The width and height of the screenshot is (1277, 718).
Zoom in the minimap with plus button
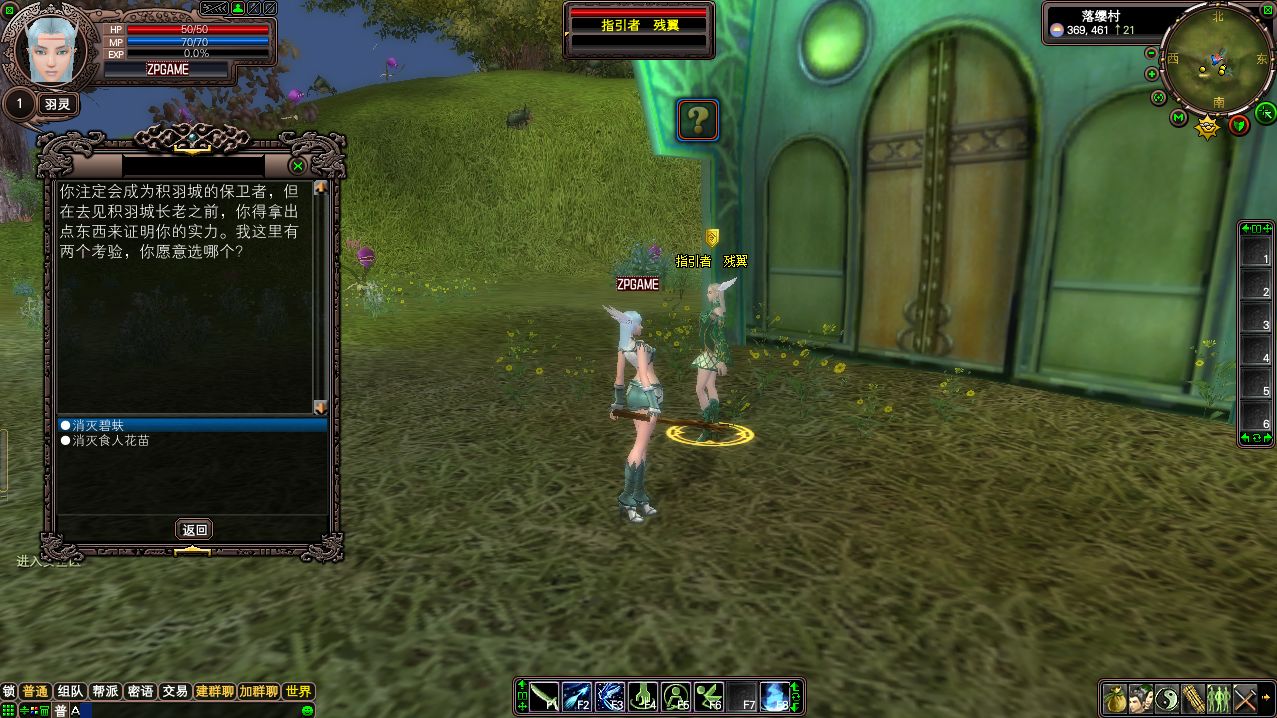1151,74
